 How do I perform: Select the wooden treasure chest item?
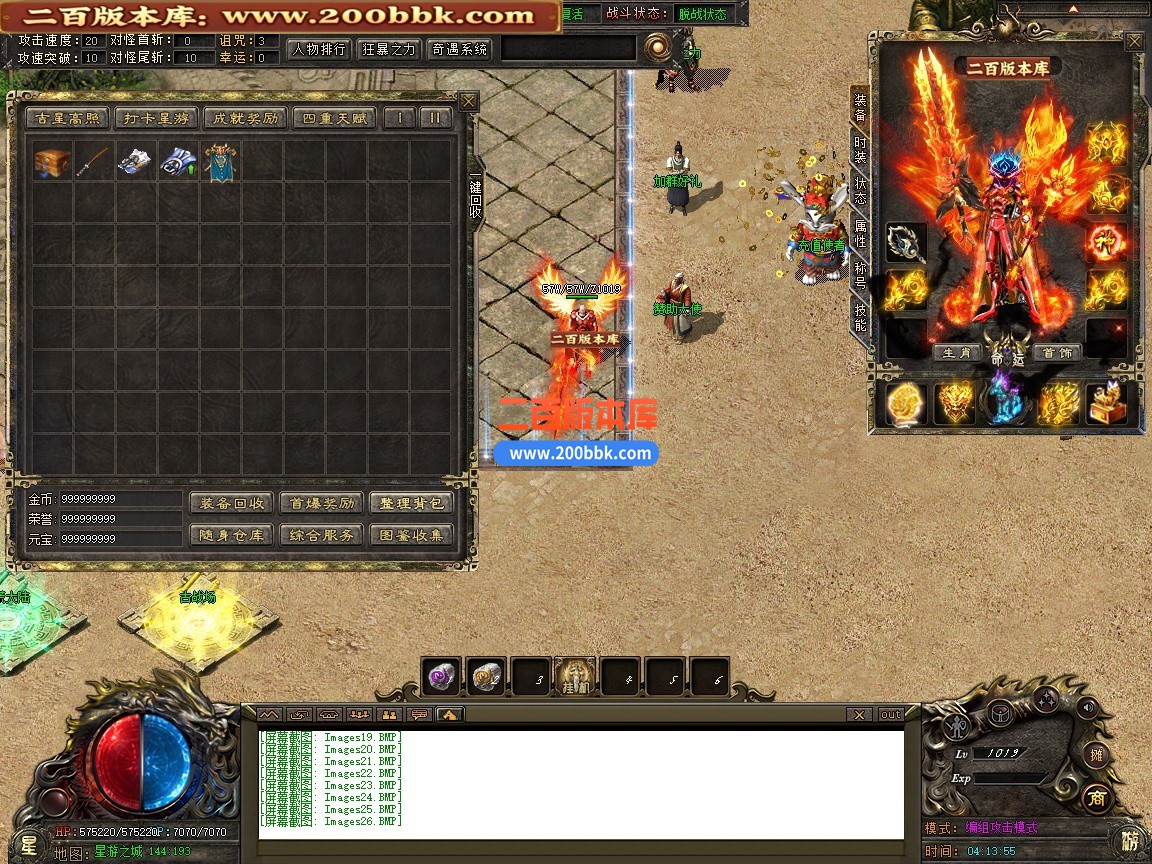(51, 161)
